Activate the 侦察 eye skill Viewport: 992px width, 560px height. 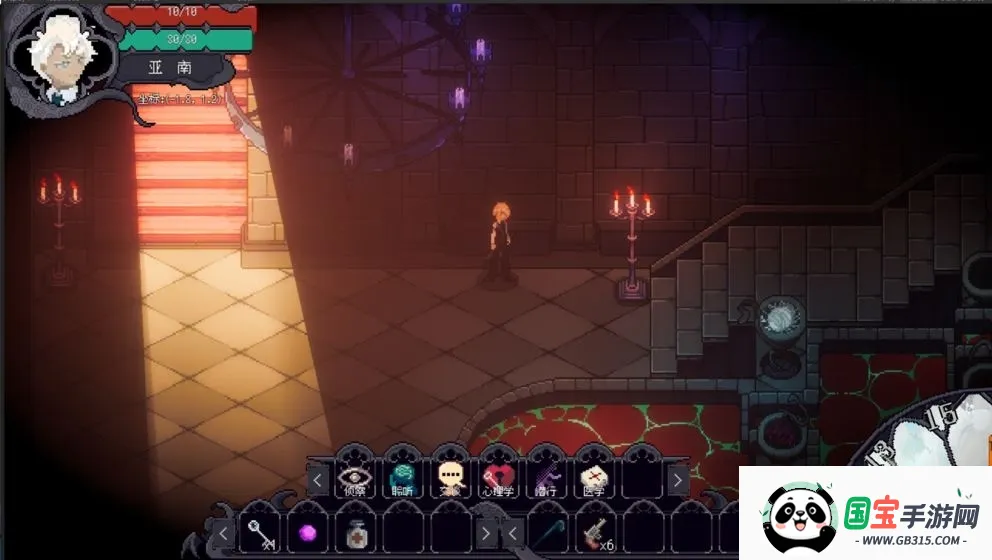[x=354, y=480]
